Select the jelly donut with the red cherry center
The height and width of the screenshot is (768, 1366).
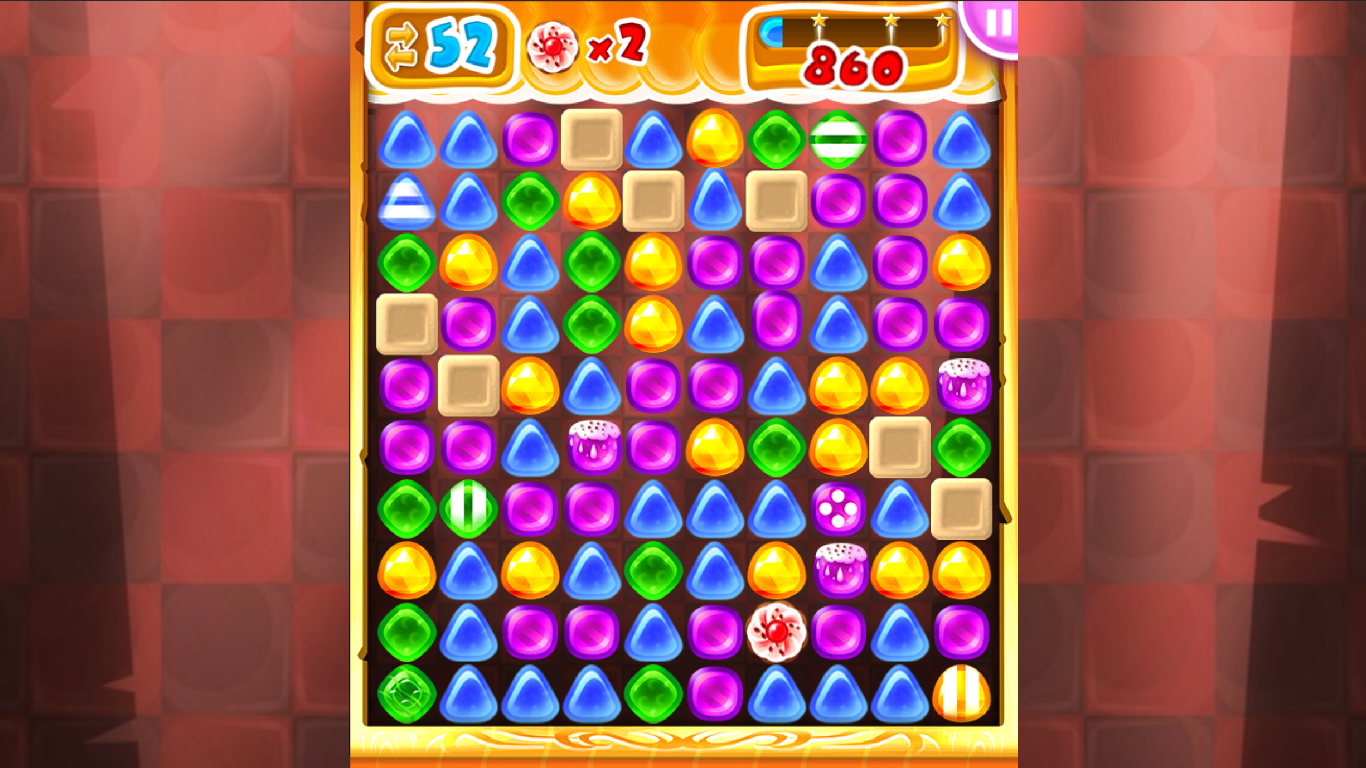777,630
